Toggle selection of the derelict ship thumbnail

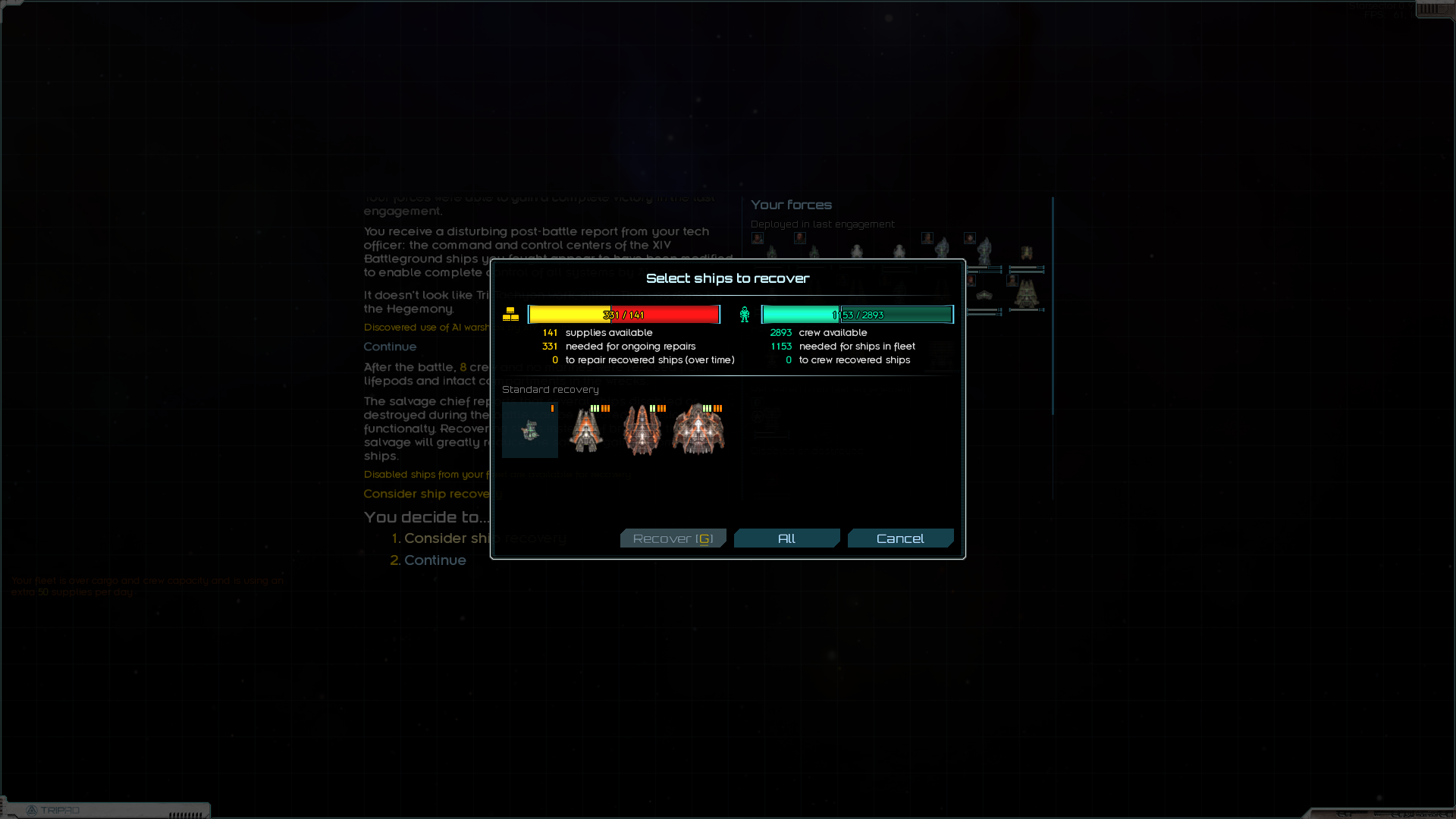[x=529, y=430]
